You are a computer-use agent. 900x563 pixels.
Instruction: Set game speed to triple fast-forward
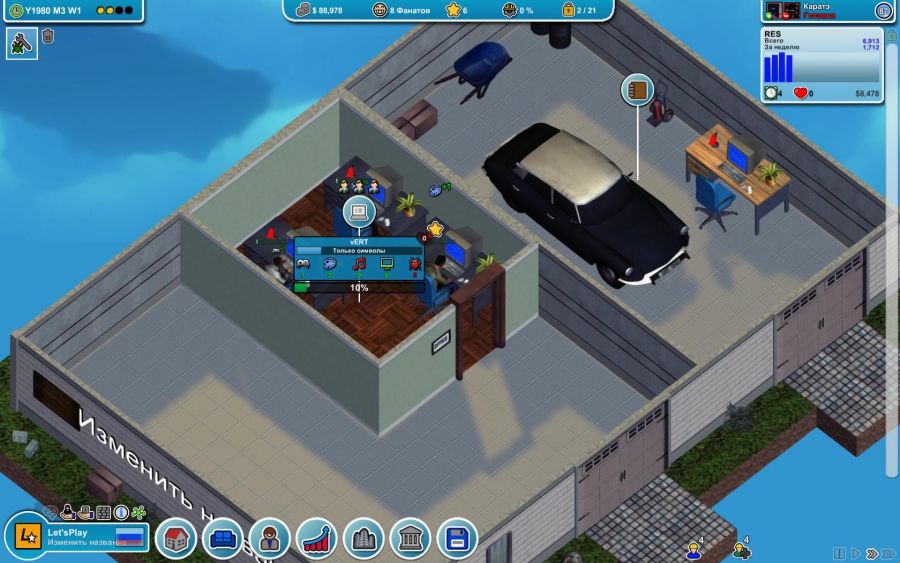click(888, 553)
